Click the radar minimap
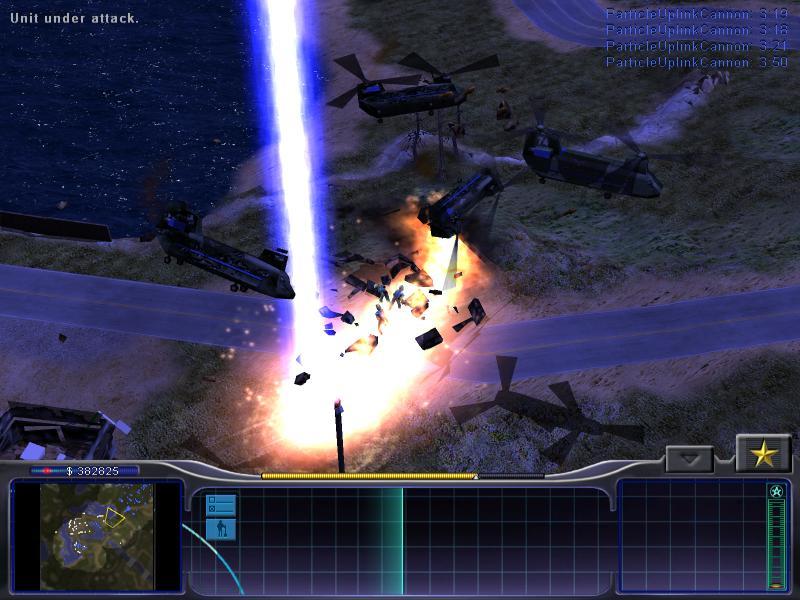Screen dimensions: 800x600 pos(97,536)
